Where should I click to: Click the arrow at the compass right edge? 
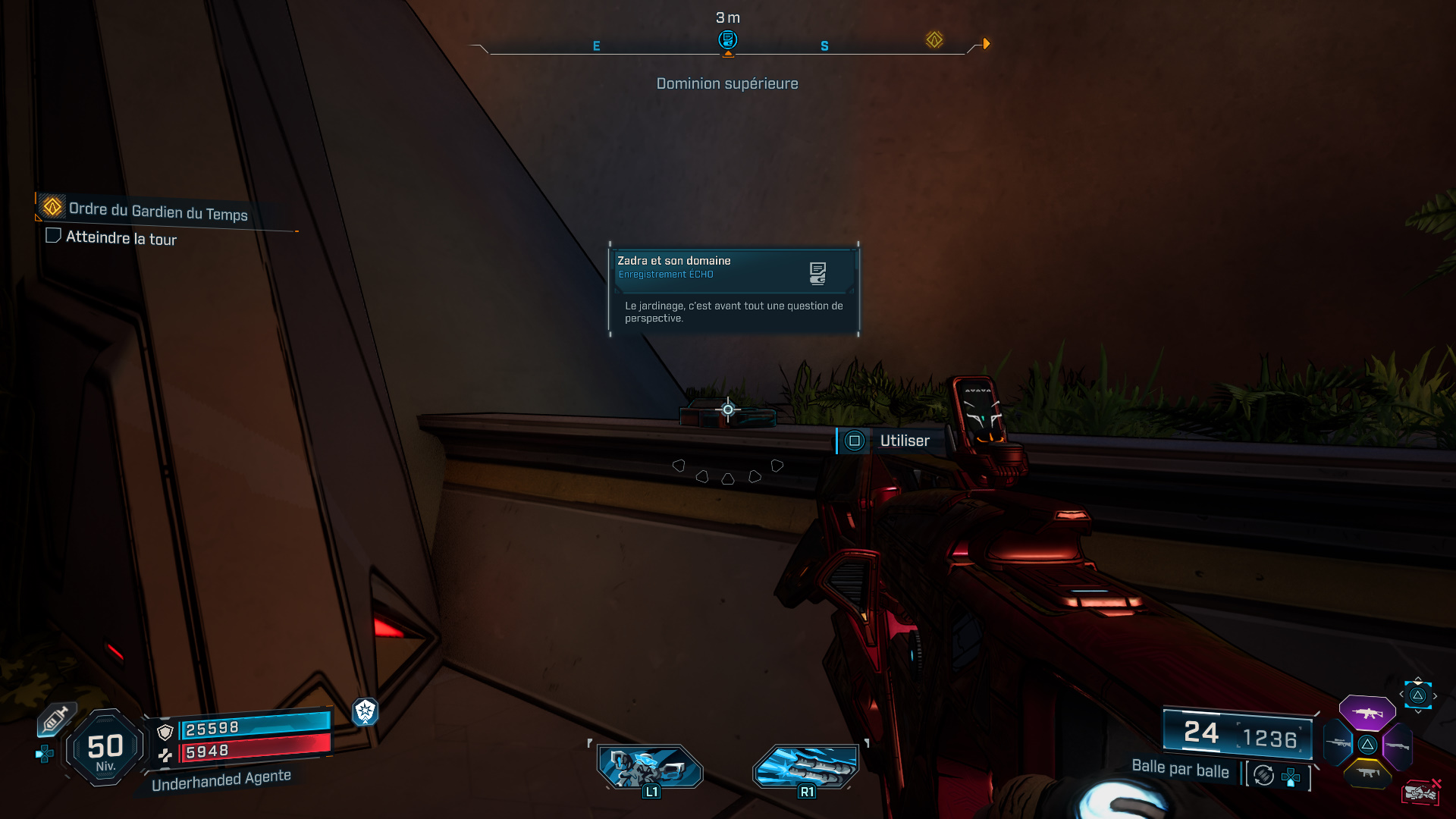[x=986, y=44]
